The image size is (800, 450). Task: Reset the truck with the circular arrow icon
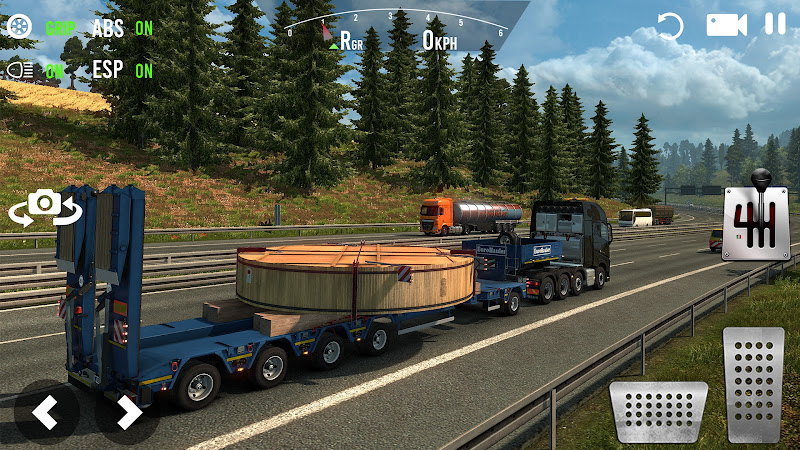click(671, 26)
